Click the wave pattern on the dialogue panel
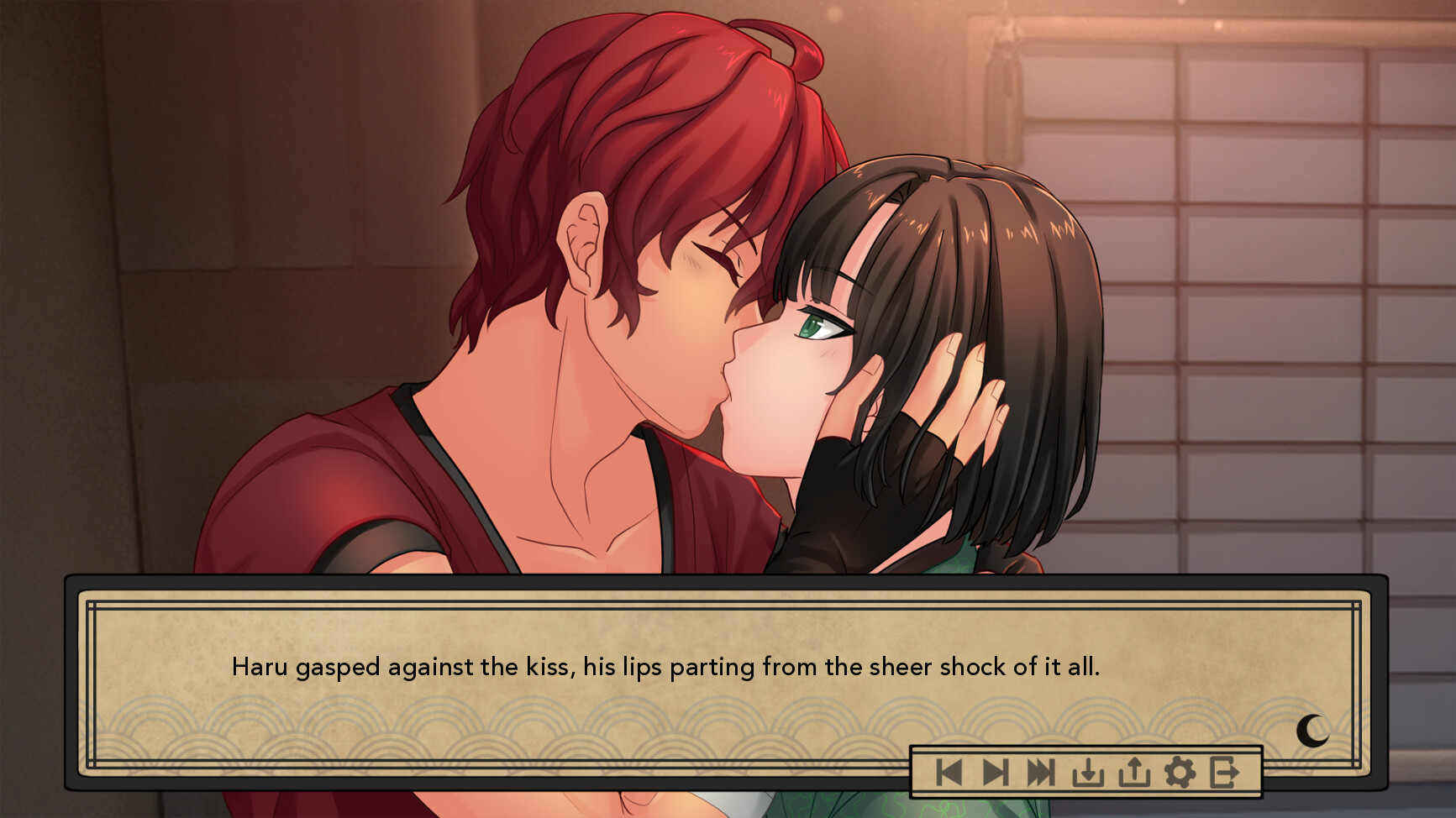The width and height of the screenshot is (1456, 818). coord(420,728)
